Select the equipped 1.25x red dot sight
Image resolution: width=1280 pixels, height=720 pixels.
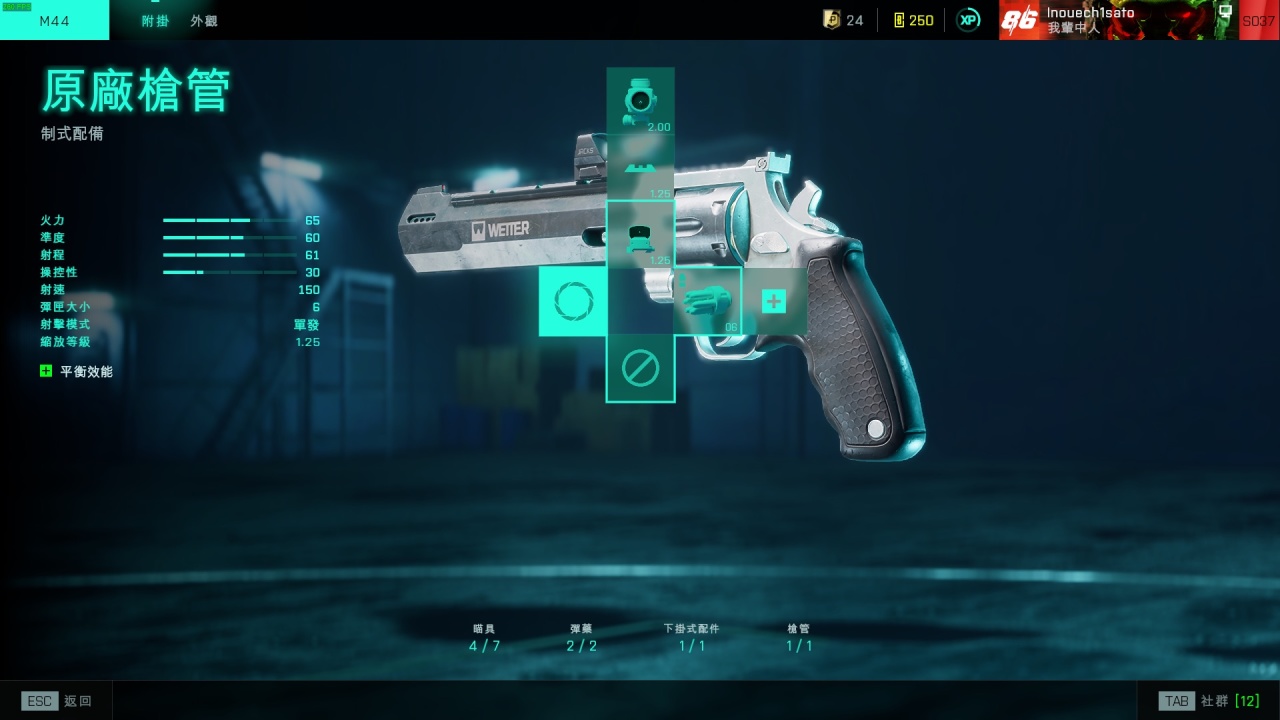pos(640,235)
